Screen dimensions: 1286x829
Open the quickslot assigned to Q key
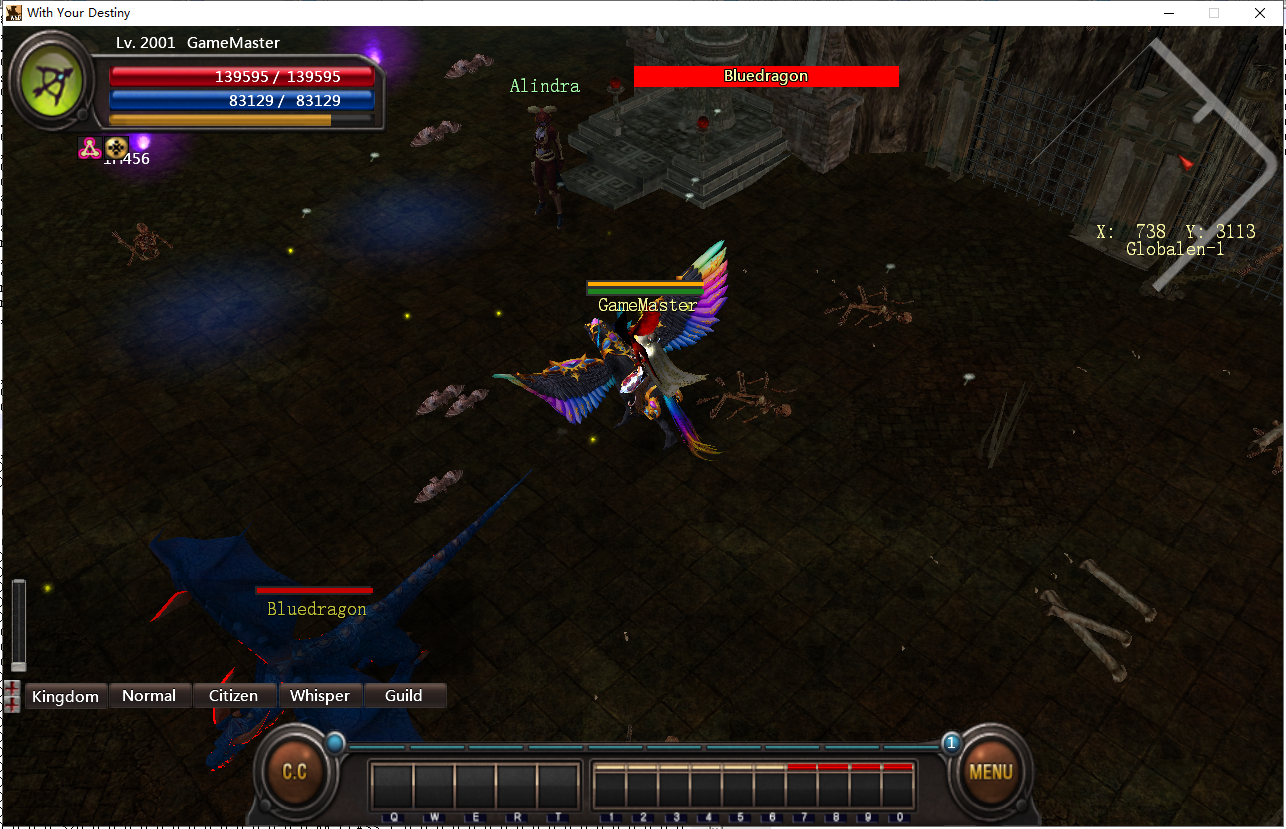click(391, 785)
